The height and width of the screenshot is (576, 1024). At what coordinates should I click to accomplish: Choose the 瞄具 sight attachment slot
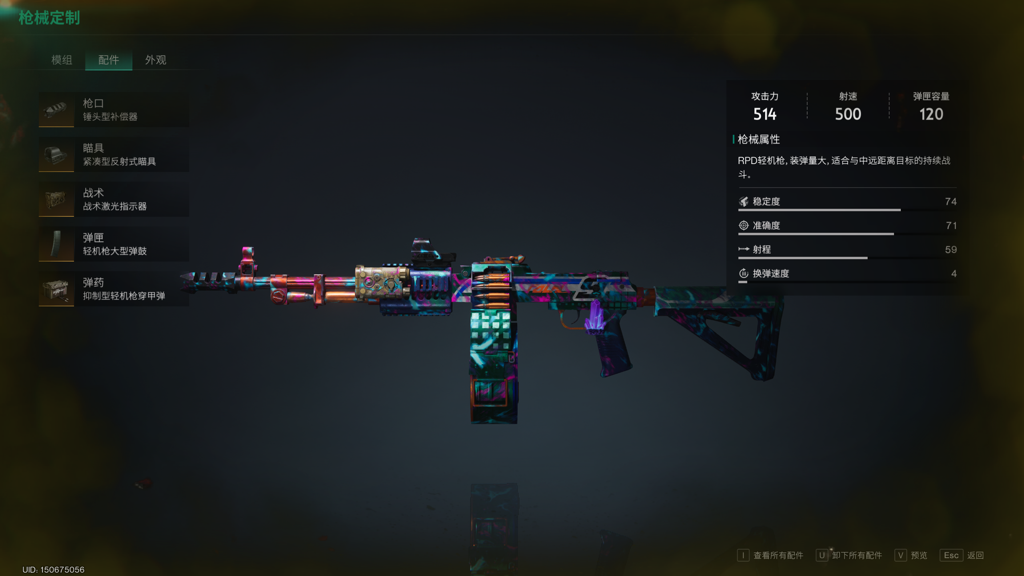tap(113, 155)
